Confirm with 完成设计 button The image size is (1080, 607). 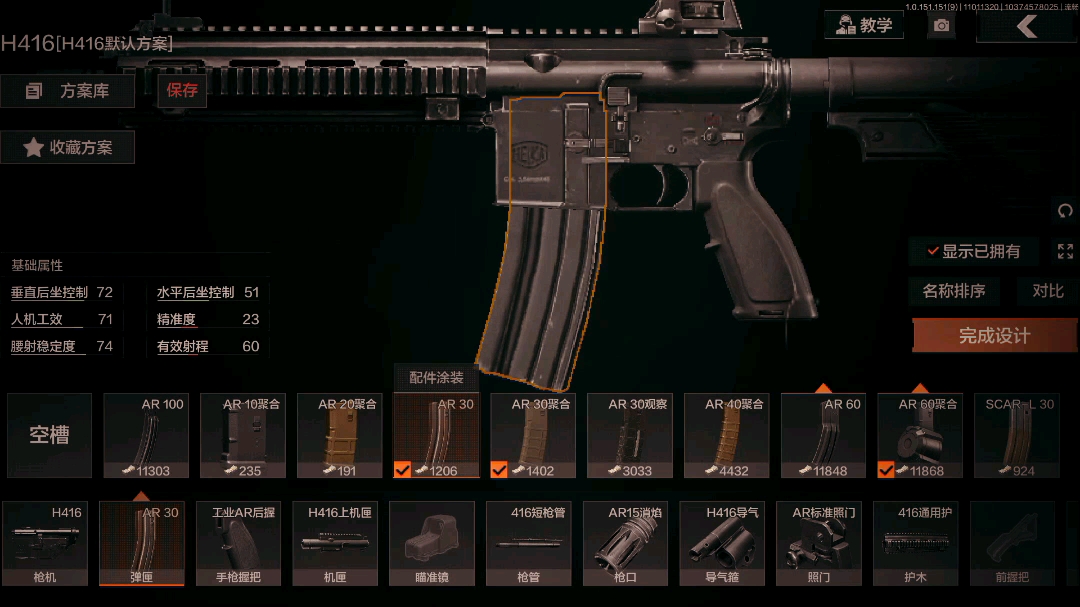tap(994, 336)
